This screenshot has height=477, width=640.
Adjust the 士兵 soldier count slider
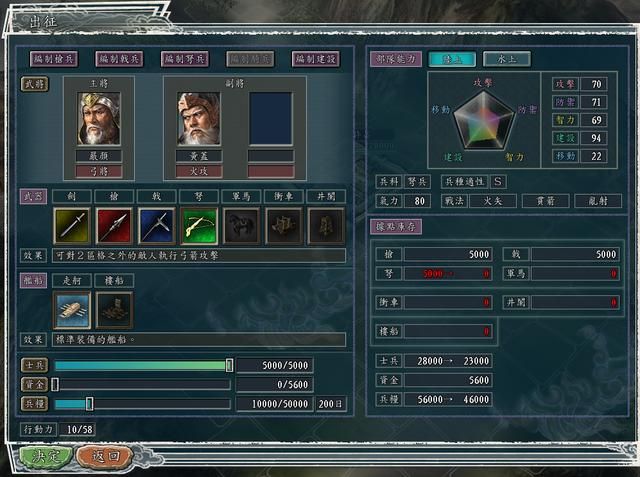click(229, 366)
